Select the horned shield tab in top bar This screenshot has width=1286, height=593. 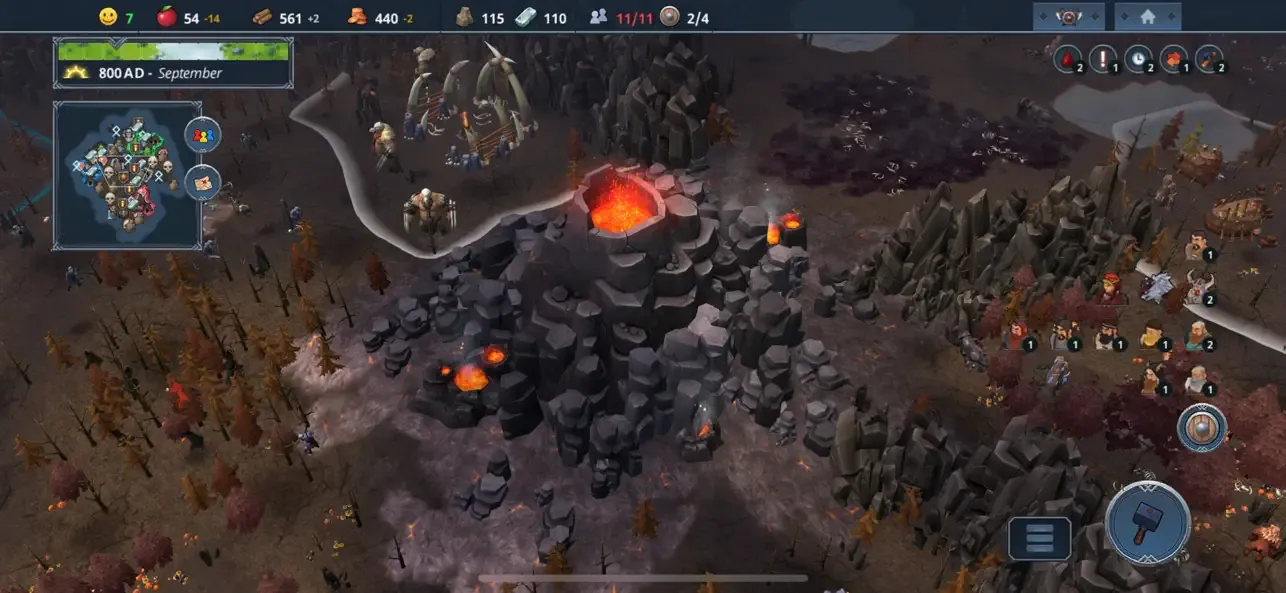pos(1068,16)
